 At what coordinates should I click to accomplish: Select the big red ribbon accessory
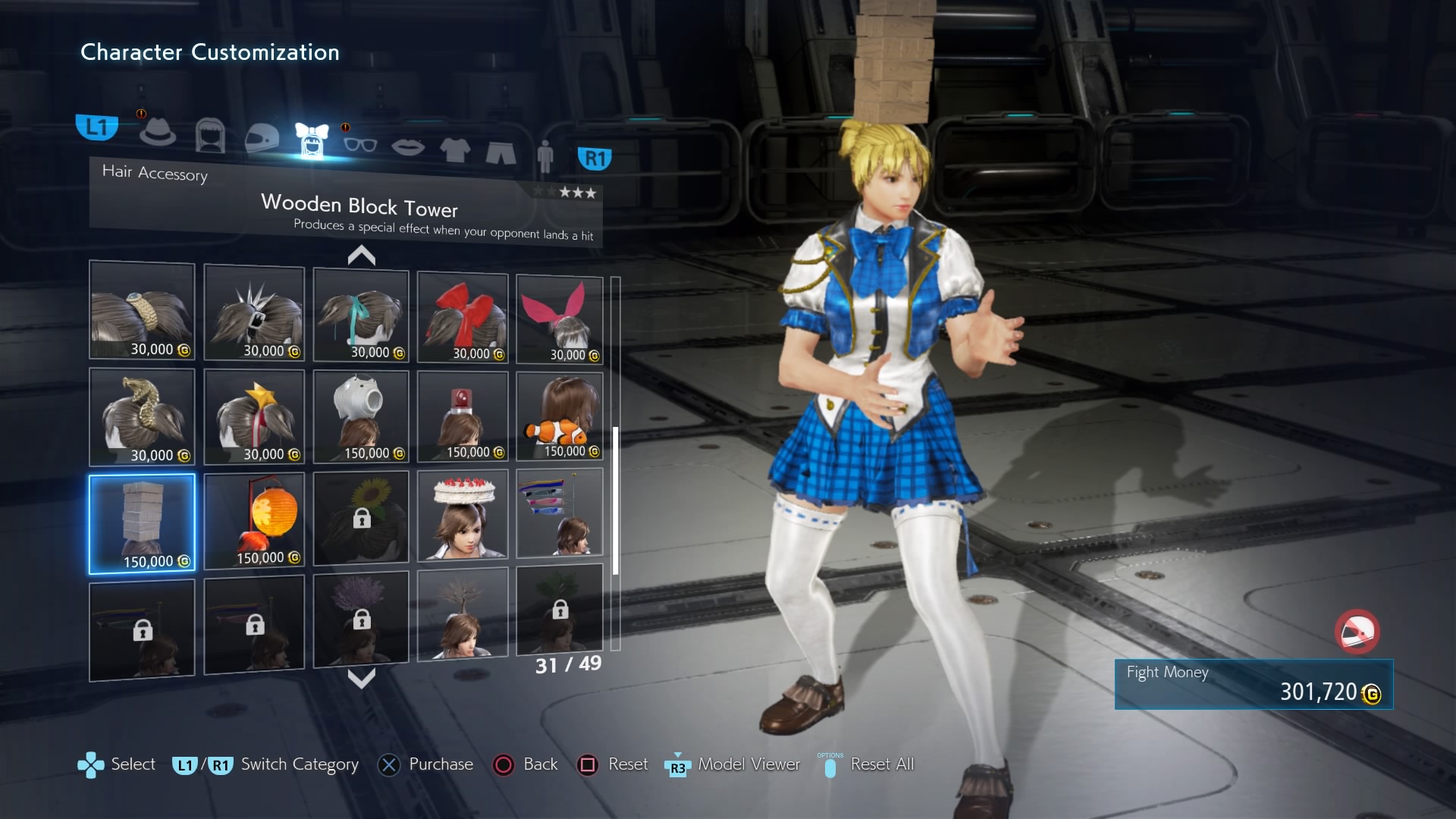463,317
